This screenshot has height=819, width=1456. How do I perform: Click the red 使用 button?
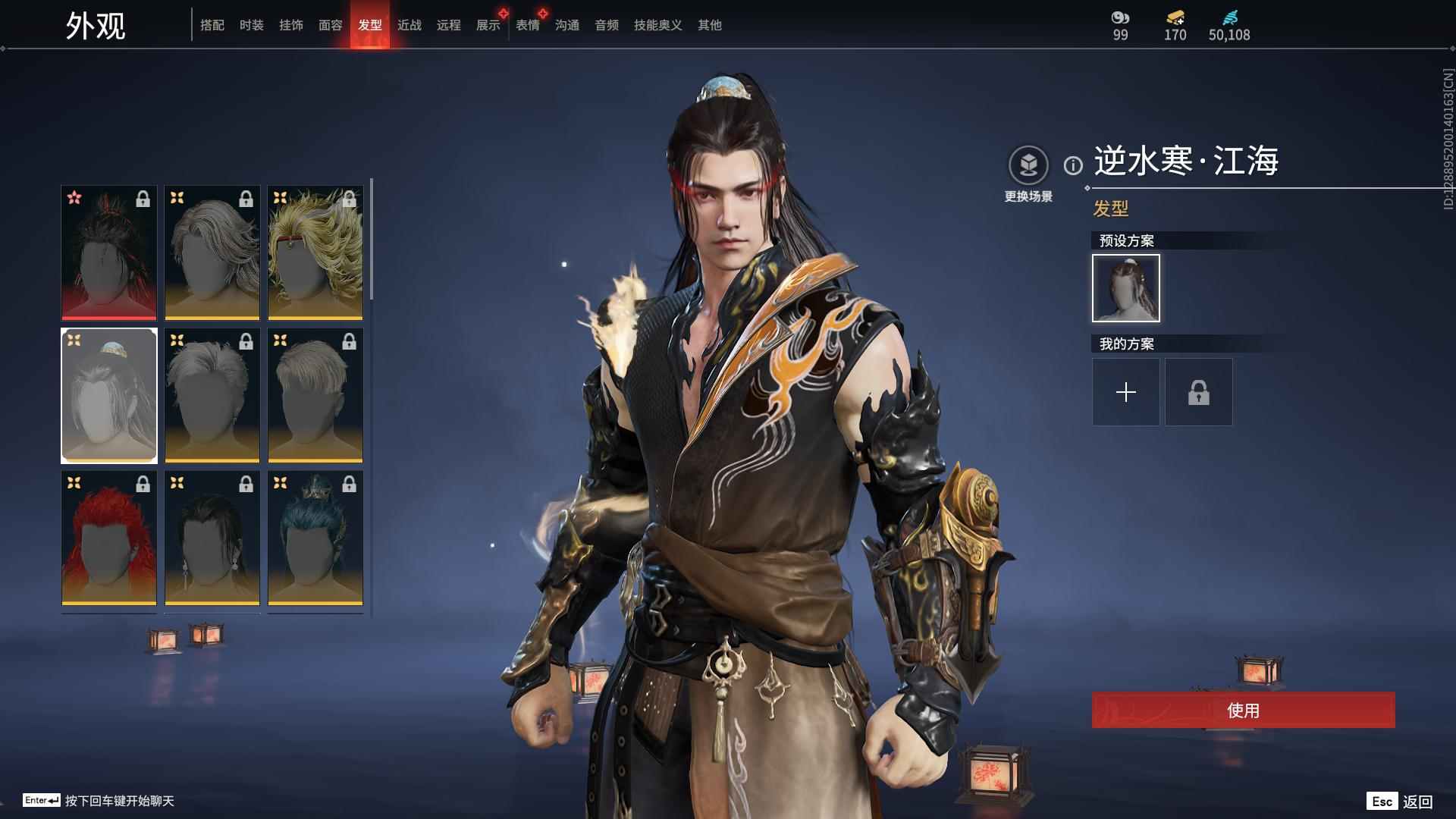[1243, 710]
